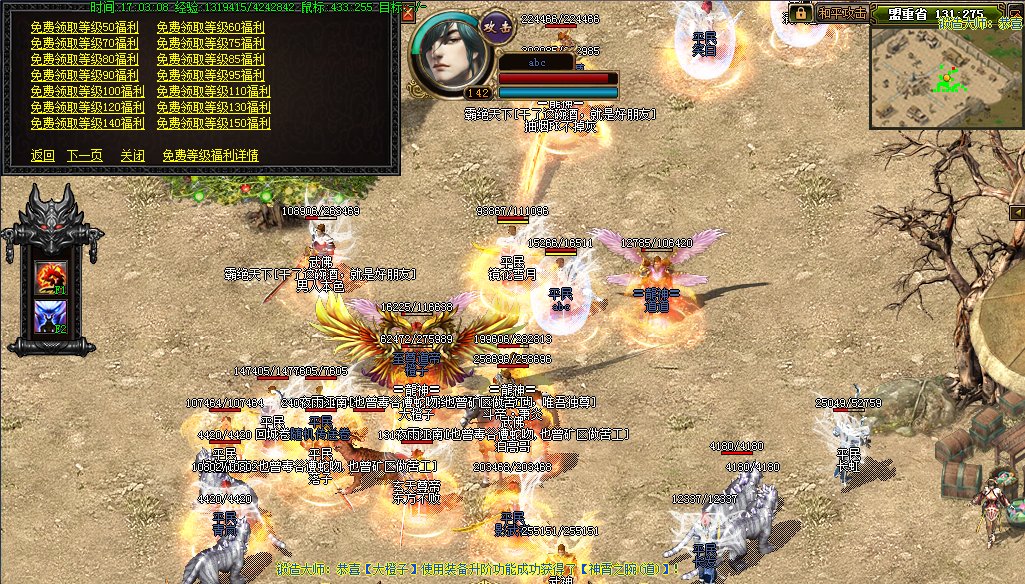The image size is (1025, 584).
Task: Click the padlock icon beside attack mode
Action: pos(799,13)
